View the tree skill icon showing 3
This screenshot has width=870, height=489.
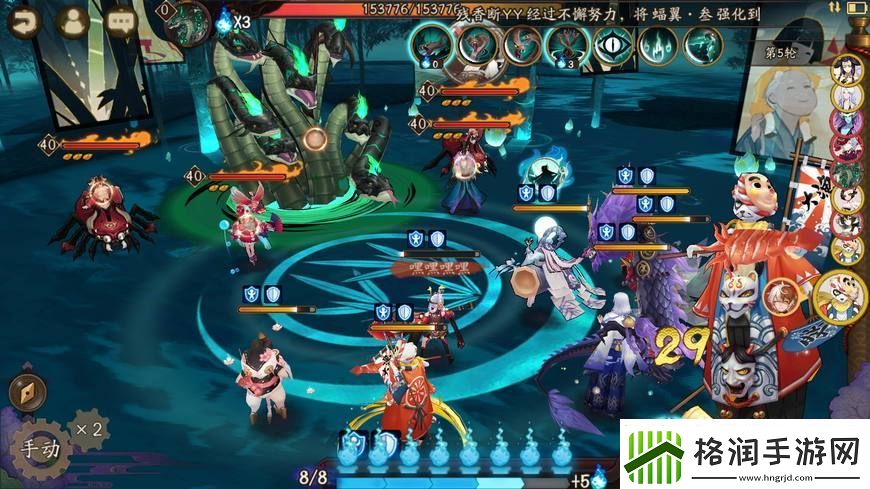coord(566,45)
